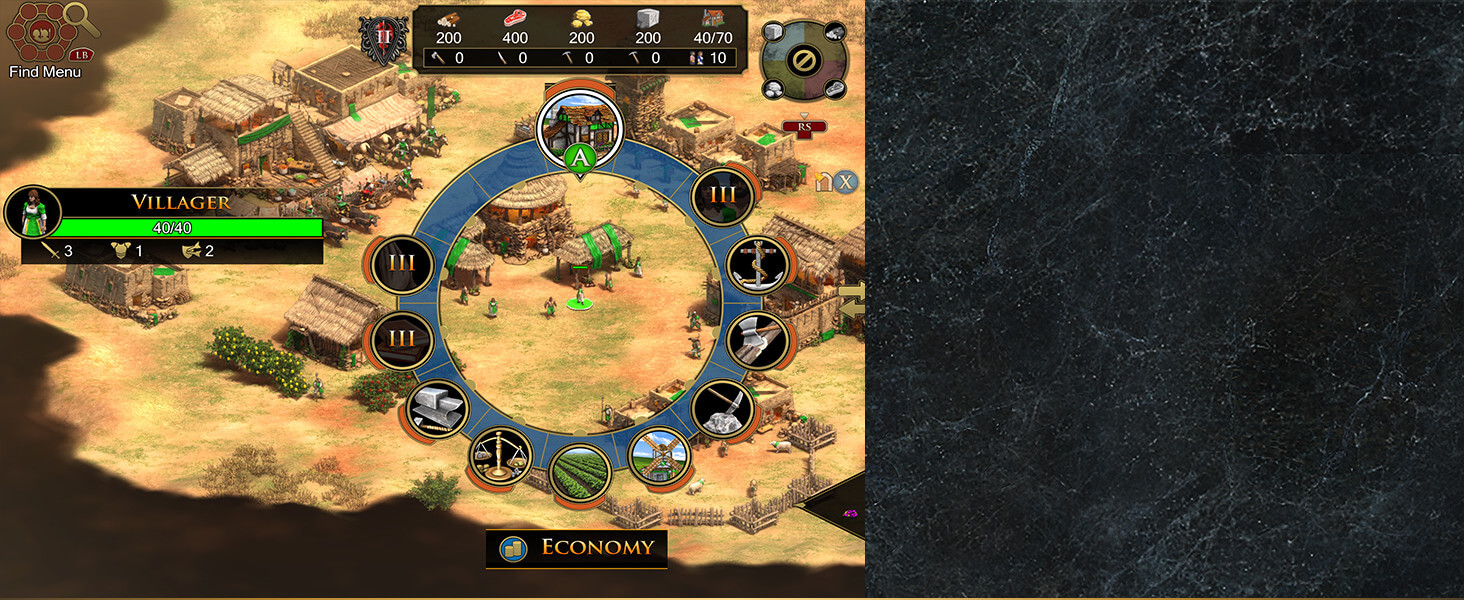Choose the Farm crop field icon
This screenshot has width=1464, height=600.
coord(580,473)
